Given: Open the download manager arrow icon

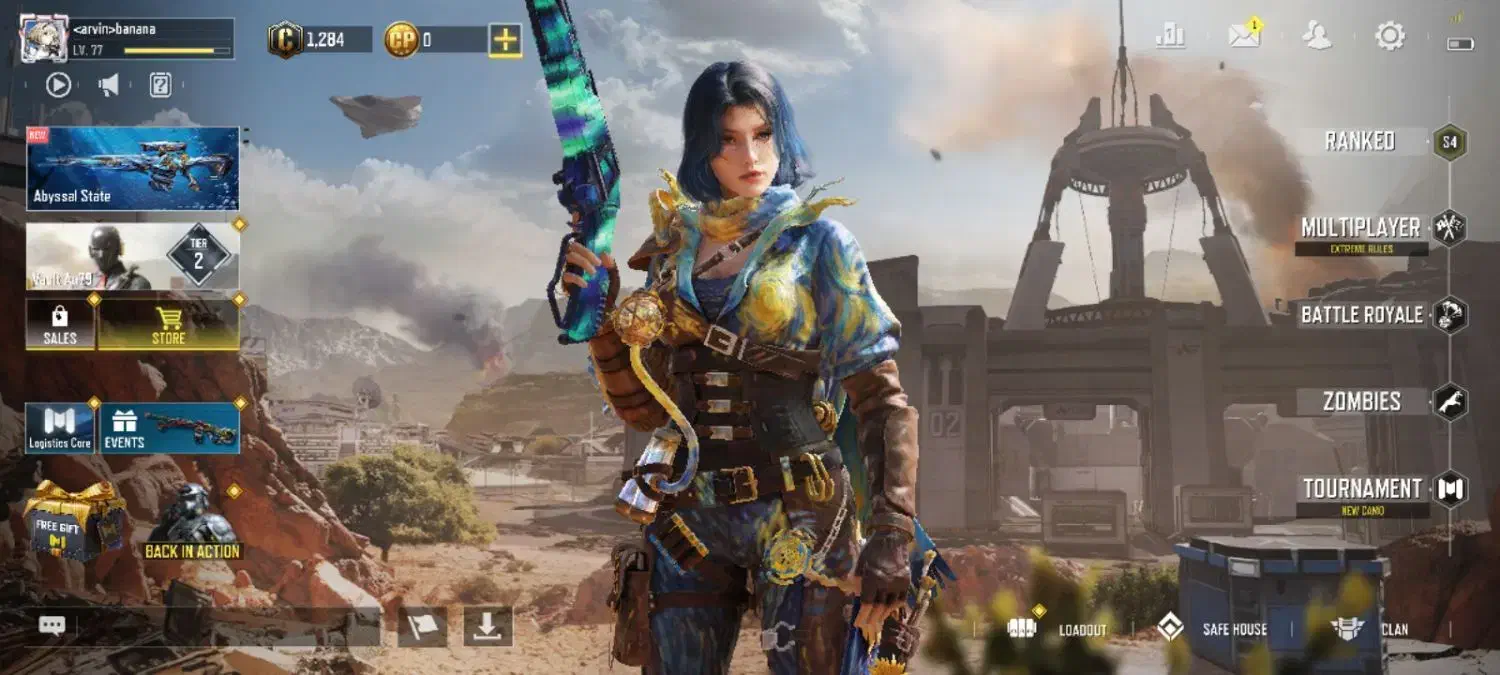Looking at the screenshot, I should [x=487, y=626].
